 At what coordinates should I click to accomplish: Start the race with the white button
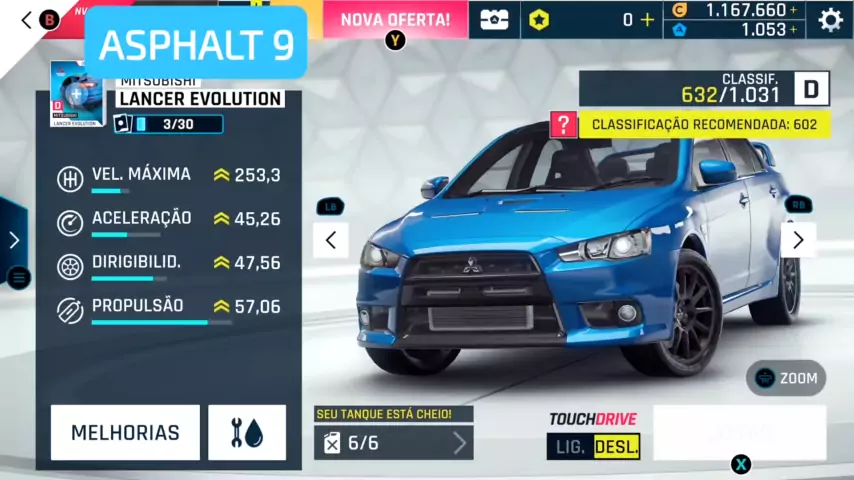[x=739, y=432]
